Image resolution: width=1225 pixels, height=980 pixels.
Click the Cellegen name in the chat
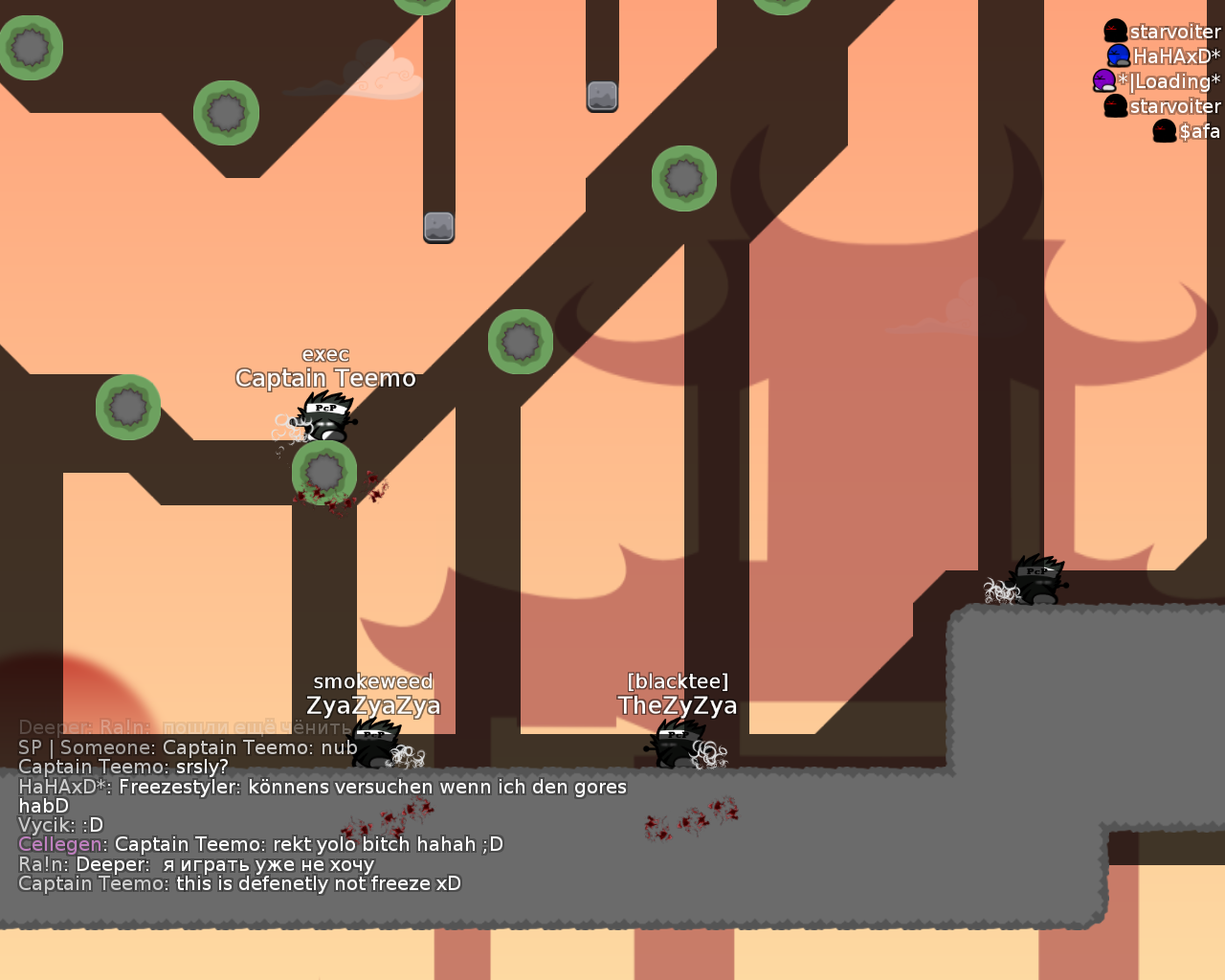(59, 844)
